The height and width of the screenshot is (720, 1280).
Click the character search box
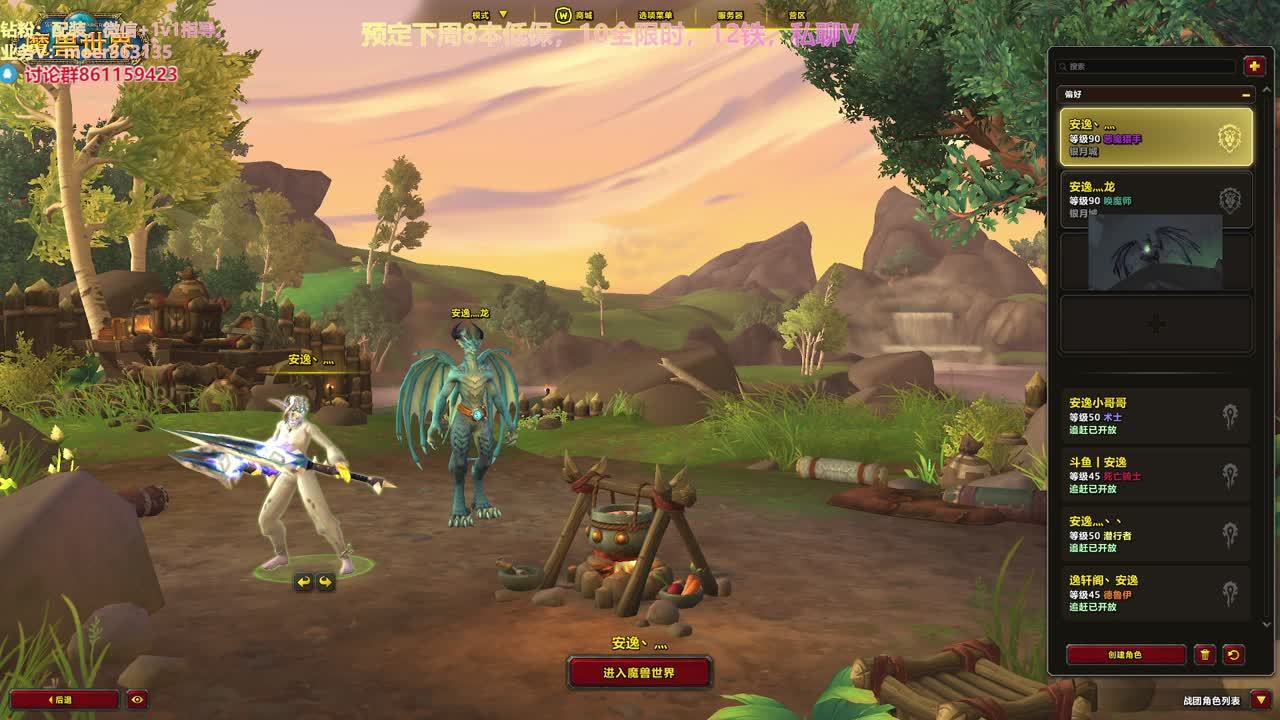[x=1147, y=66]
